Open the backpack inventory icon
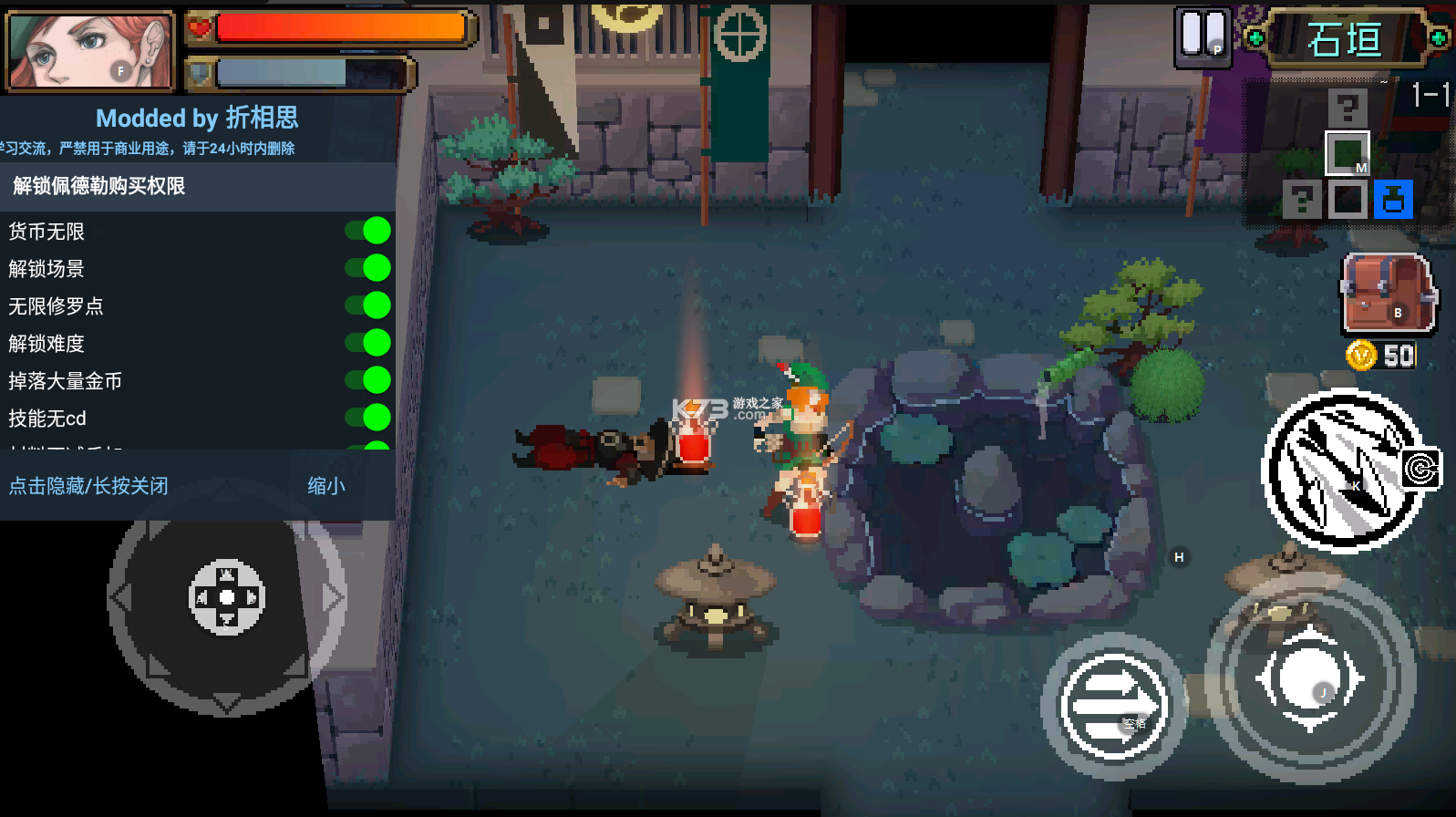This screenshot has height=817, width=1456. pyautogui.click(x=1387, y=295)
